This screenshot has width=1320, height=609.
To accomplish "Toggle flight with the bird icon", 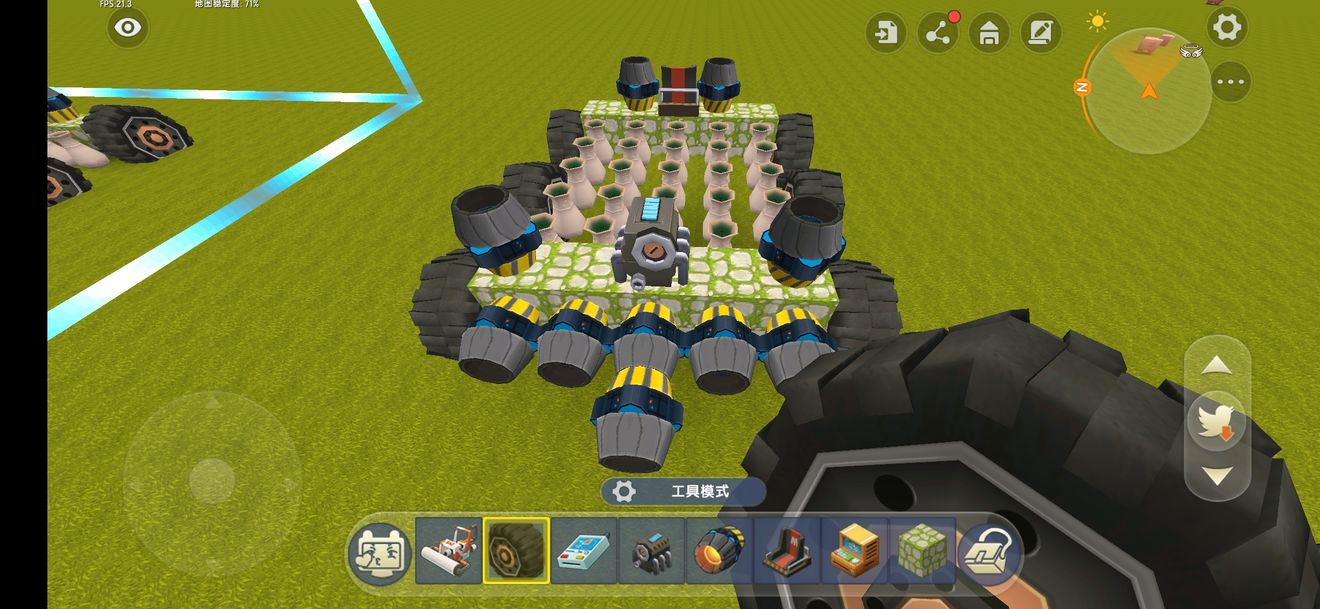I will (x=1216, y=421).
